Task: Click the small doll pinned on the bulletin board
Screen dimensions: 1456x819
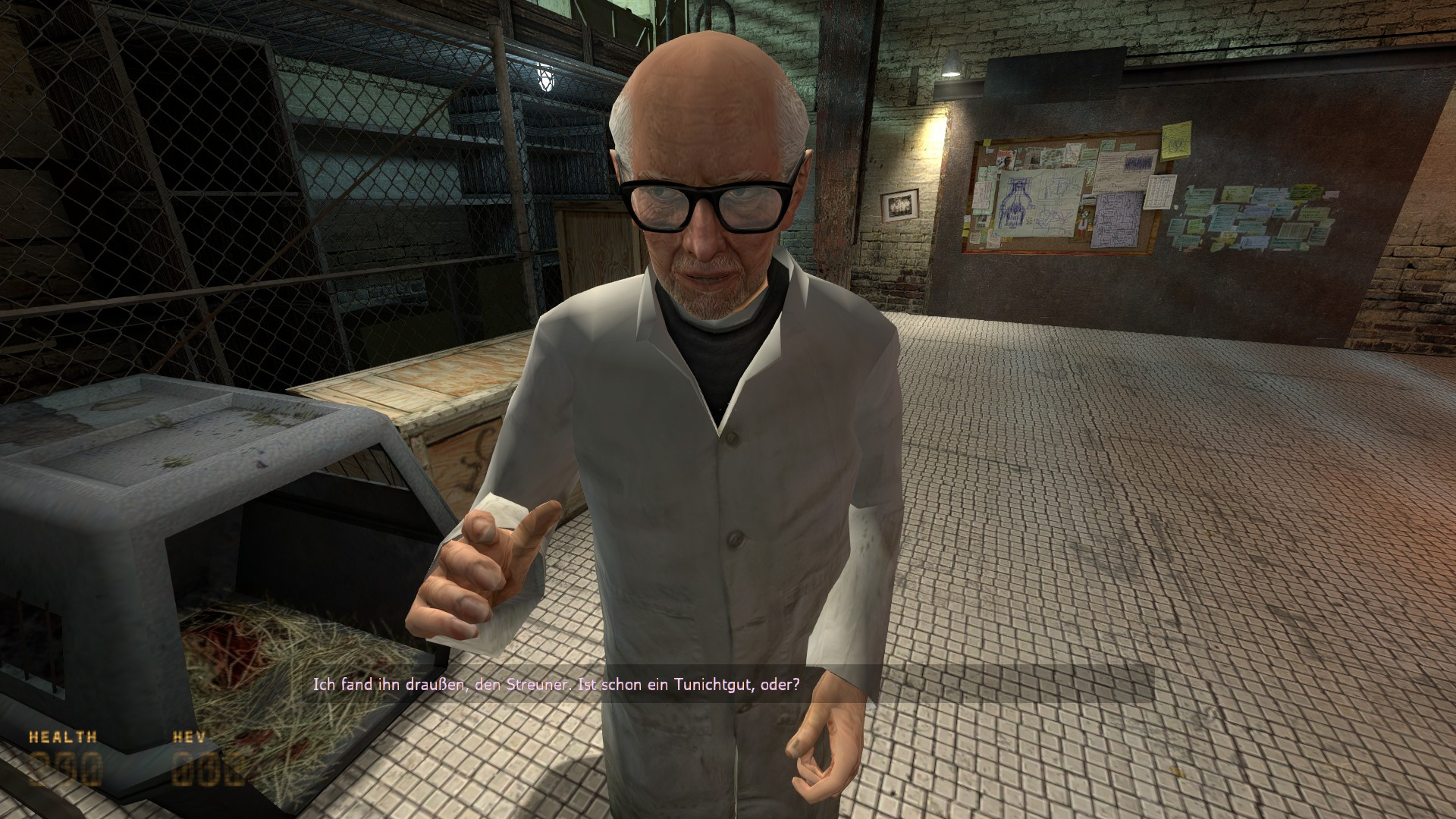Action: (x=1082, y=223)
